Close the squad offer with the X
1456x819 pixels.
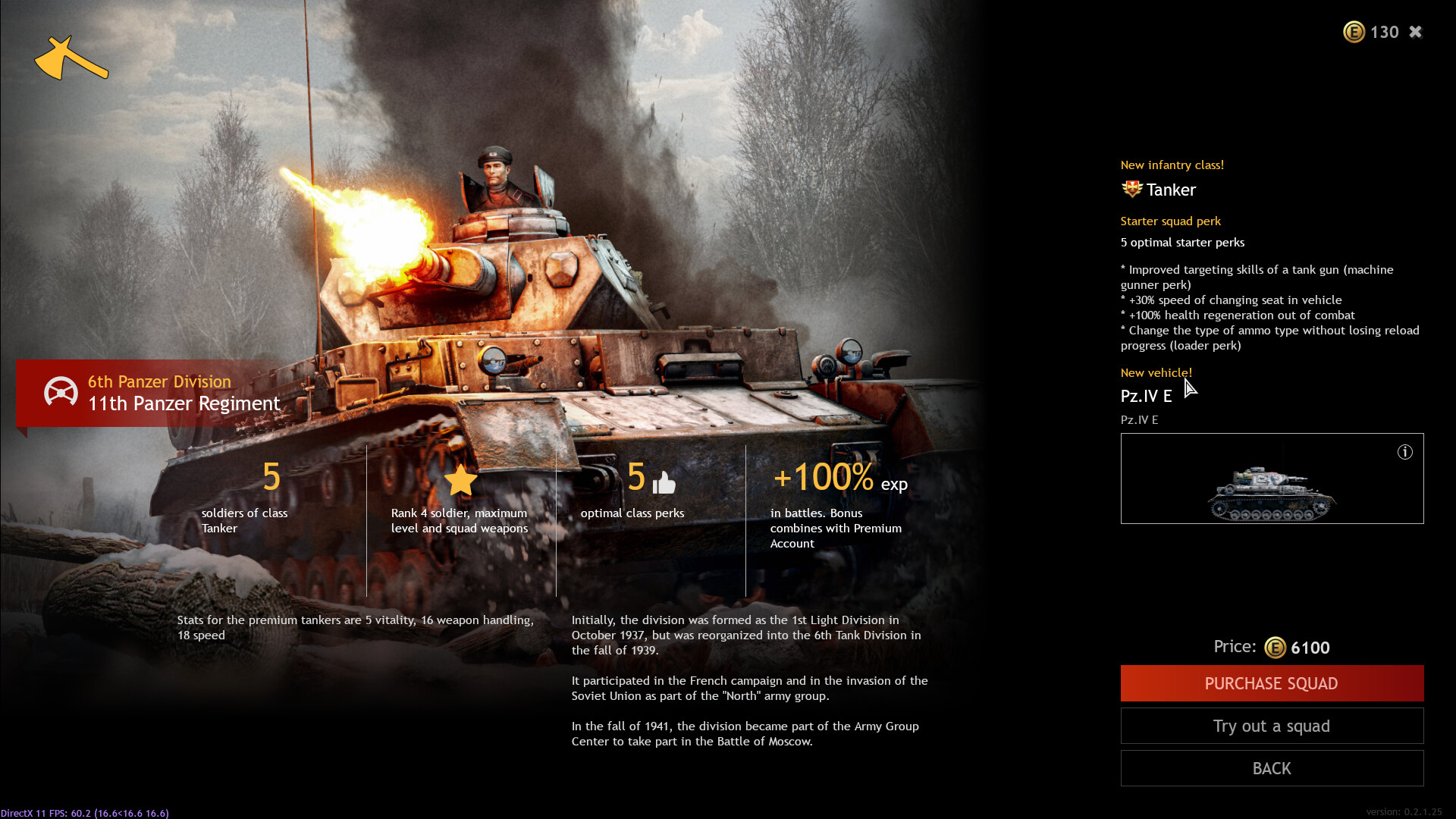(x=1416, y=32)
